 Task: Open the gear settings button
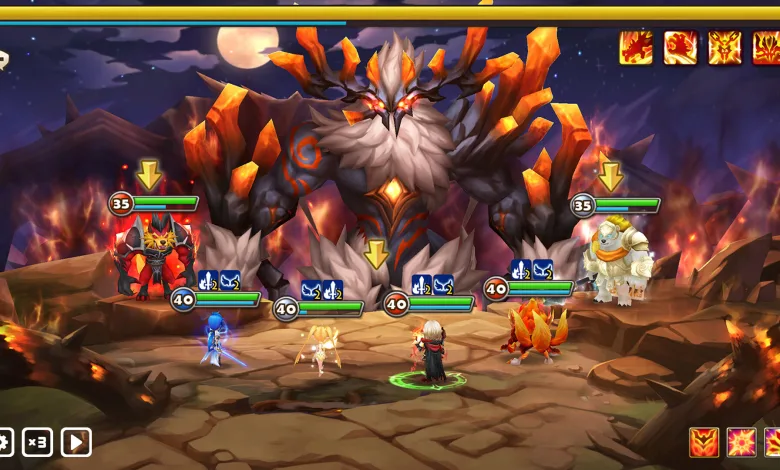(x=5, y=441)
